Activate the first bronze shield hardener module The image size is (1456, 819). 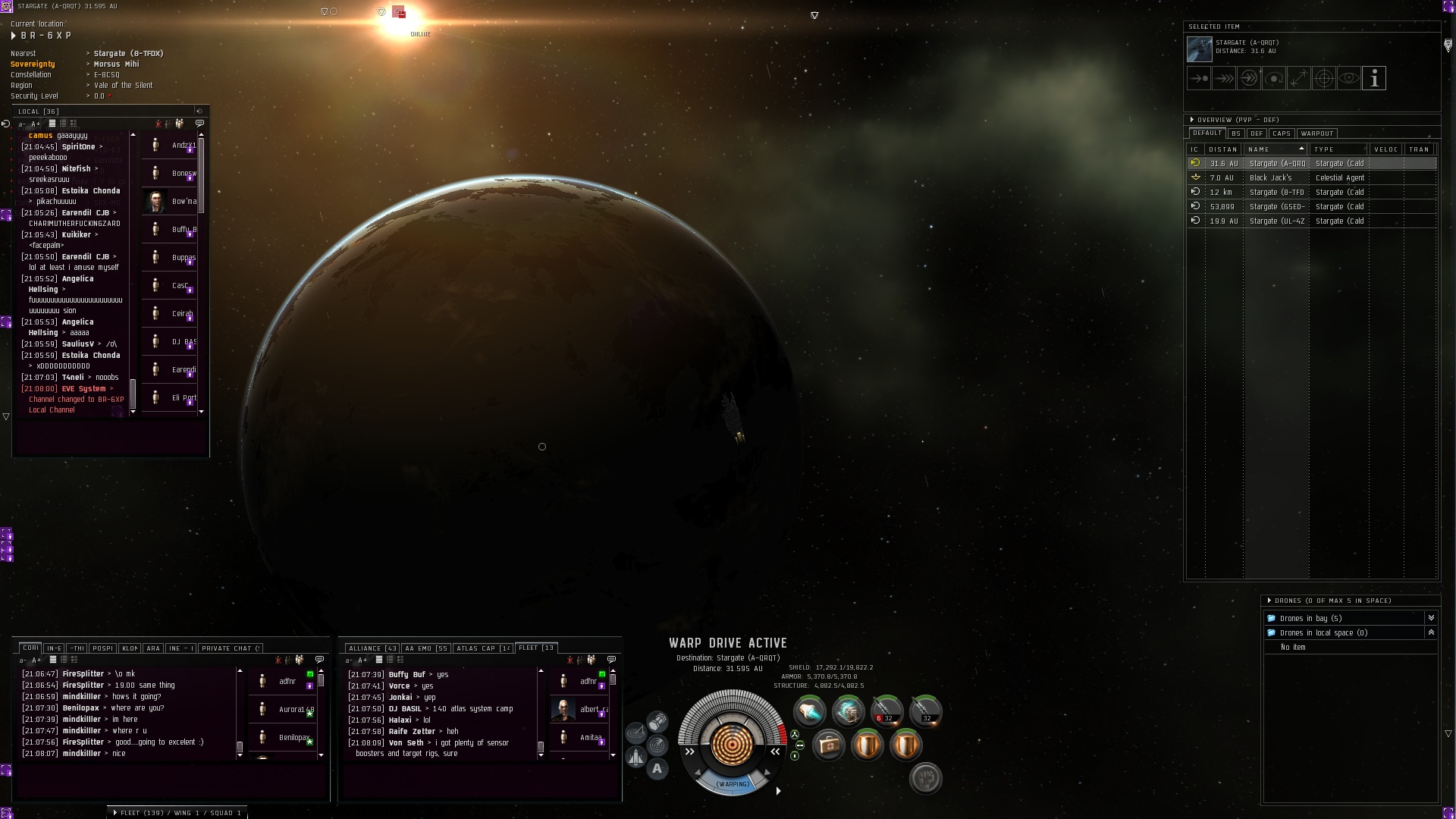click(x=868, y=745)
